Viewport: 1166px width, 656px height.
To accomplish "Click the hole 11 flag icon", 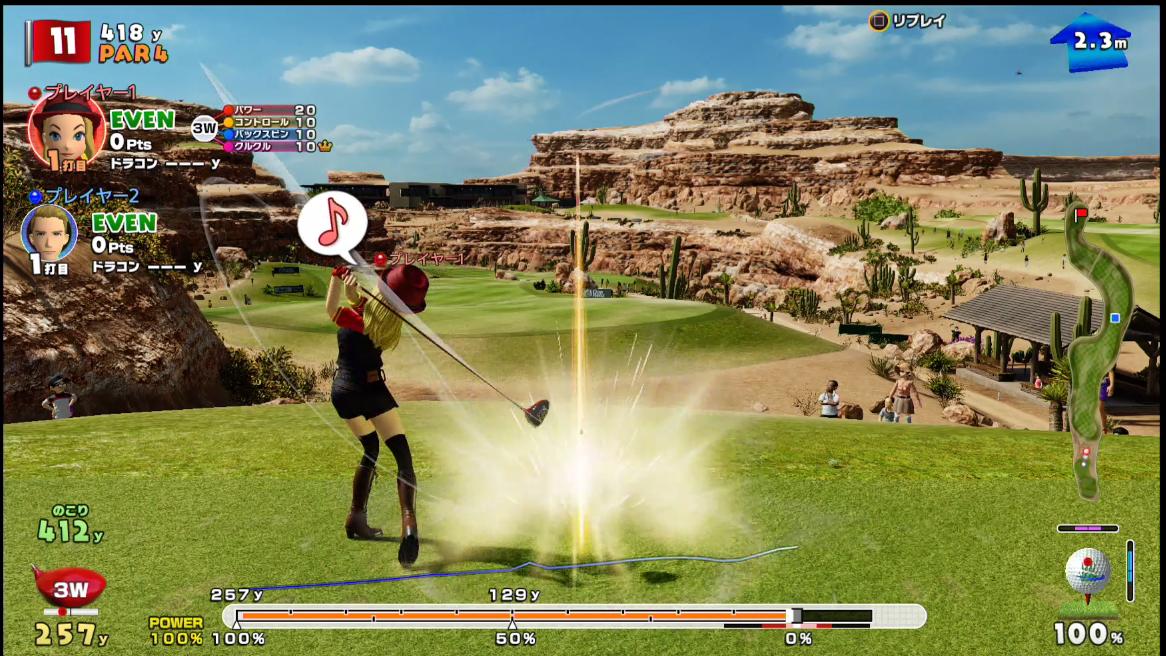I will tap(61, 42).
